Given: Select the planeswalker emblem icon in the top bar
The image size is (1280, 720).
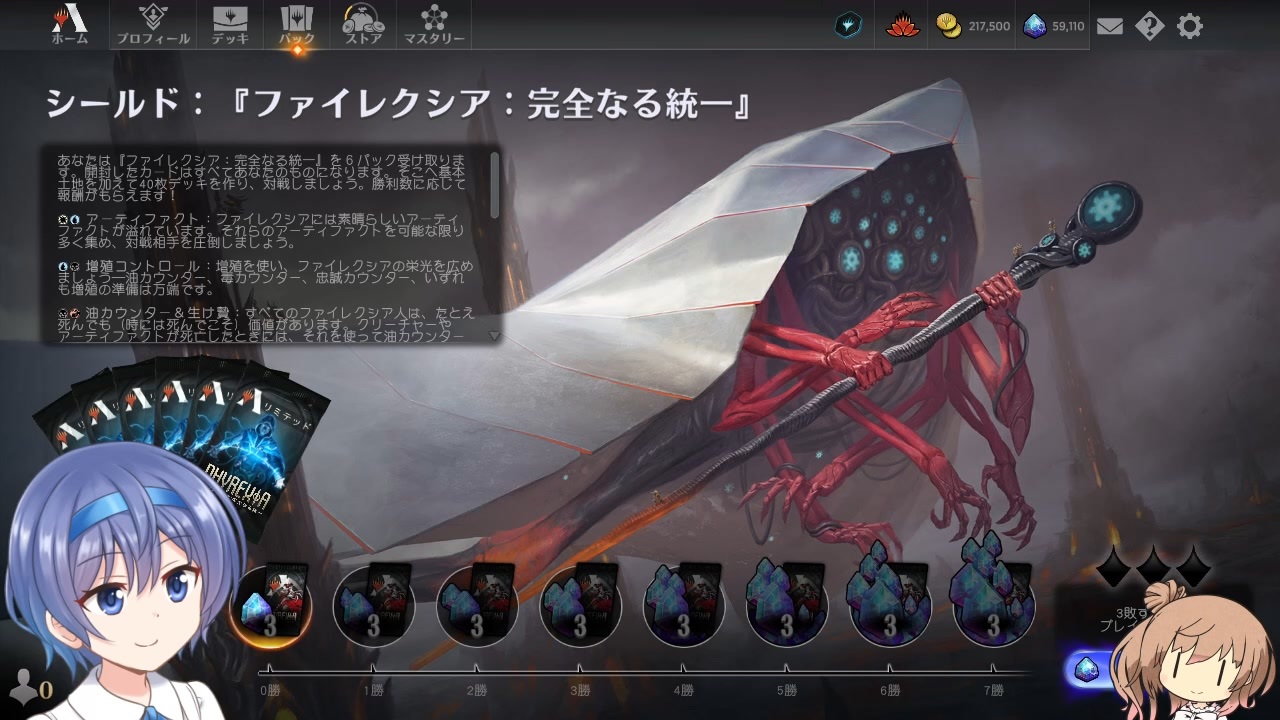Looking at the screenshot, I should click(x=848, y=26).
